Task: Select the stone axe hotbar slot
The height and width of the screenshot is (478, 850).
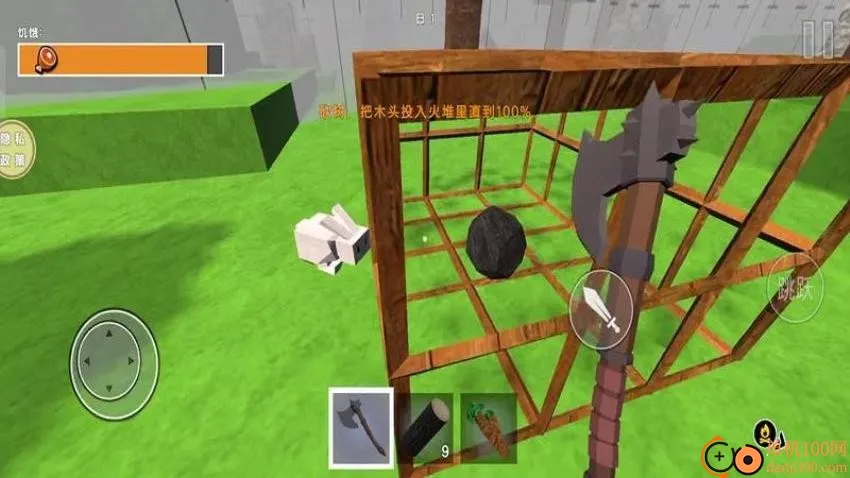Action: [x=361, y=428]
